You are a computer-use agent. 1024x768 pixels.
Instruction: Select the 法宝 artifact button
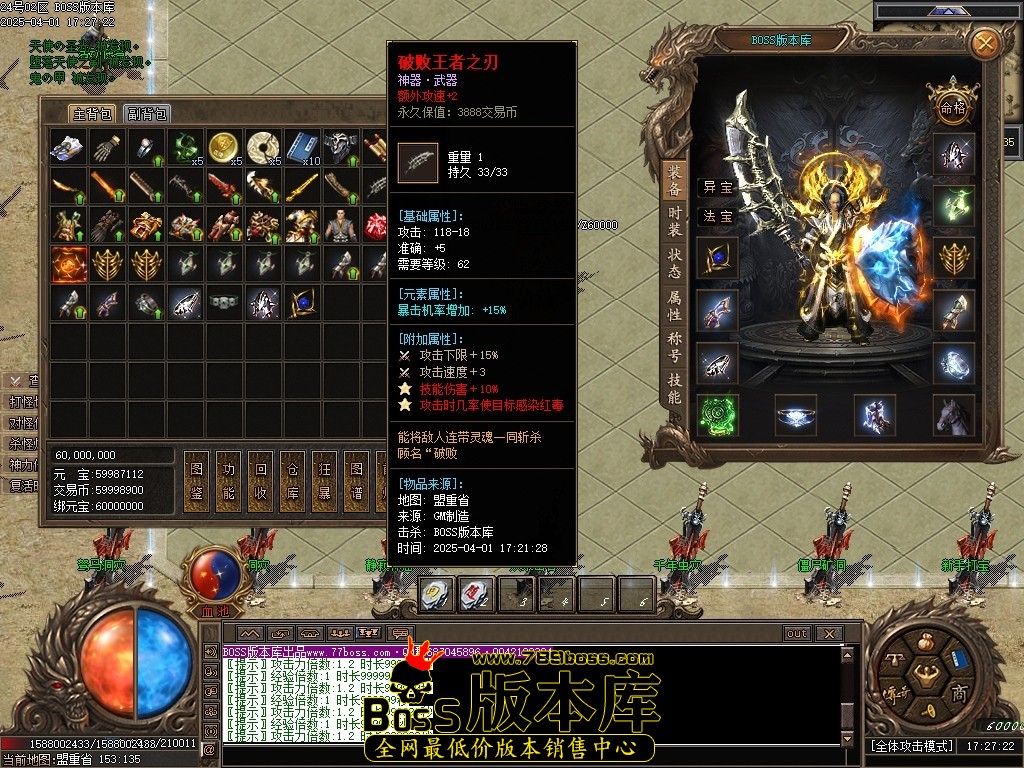(x=717, y=216)
